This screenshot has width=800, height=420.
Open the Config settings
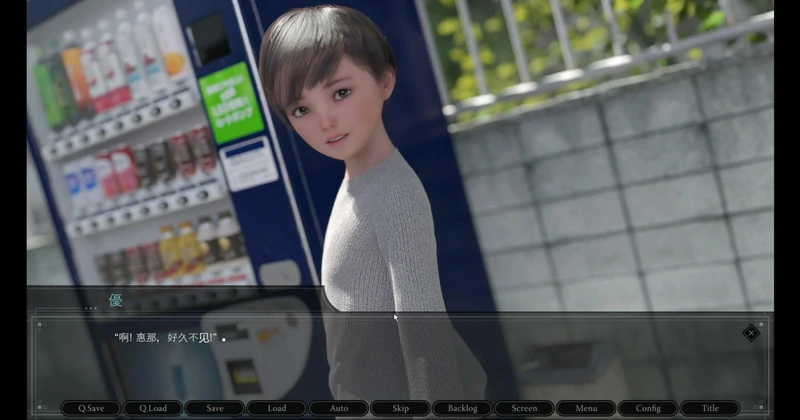[648, 408]
